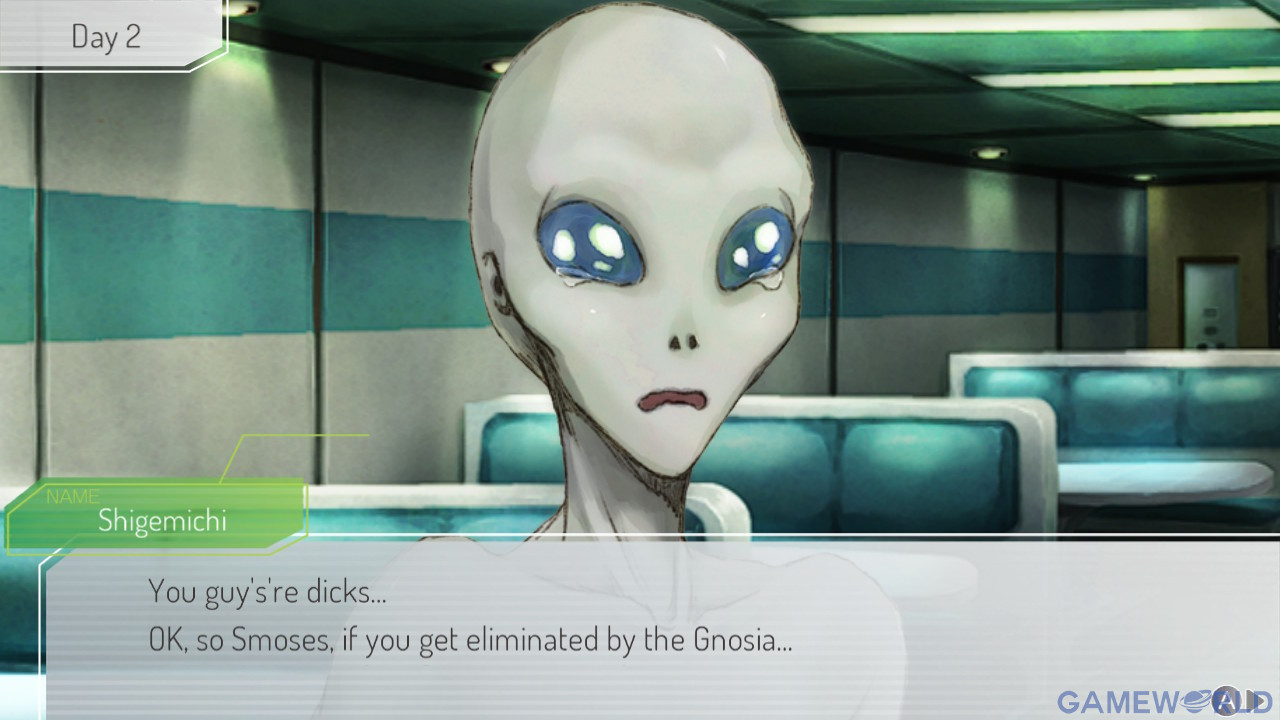Click the circular 'A' badge over the watermark
Screen dimensions: 1280x720
(x=1227, y=700)
